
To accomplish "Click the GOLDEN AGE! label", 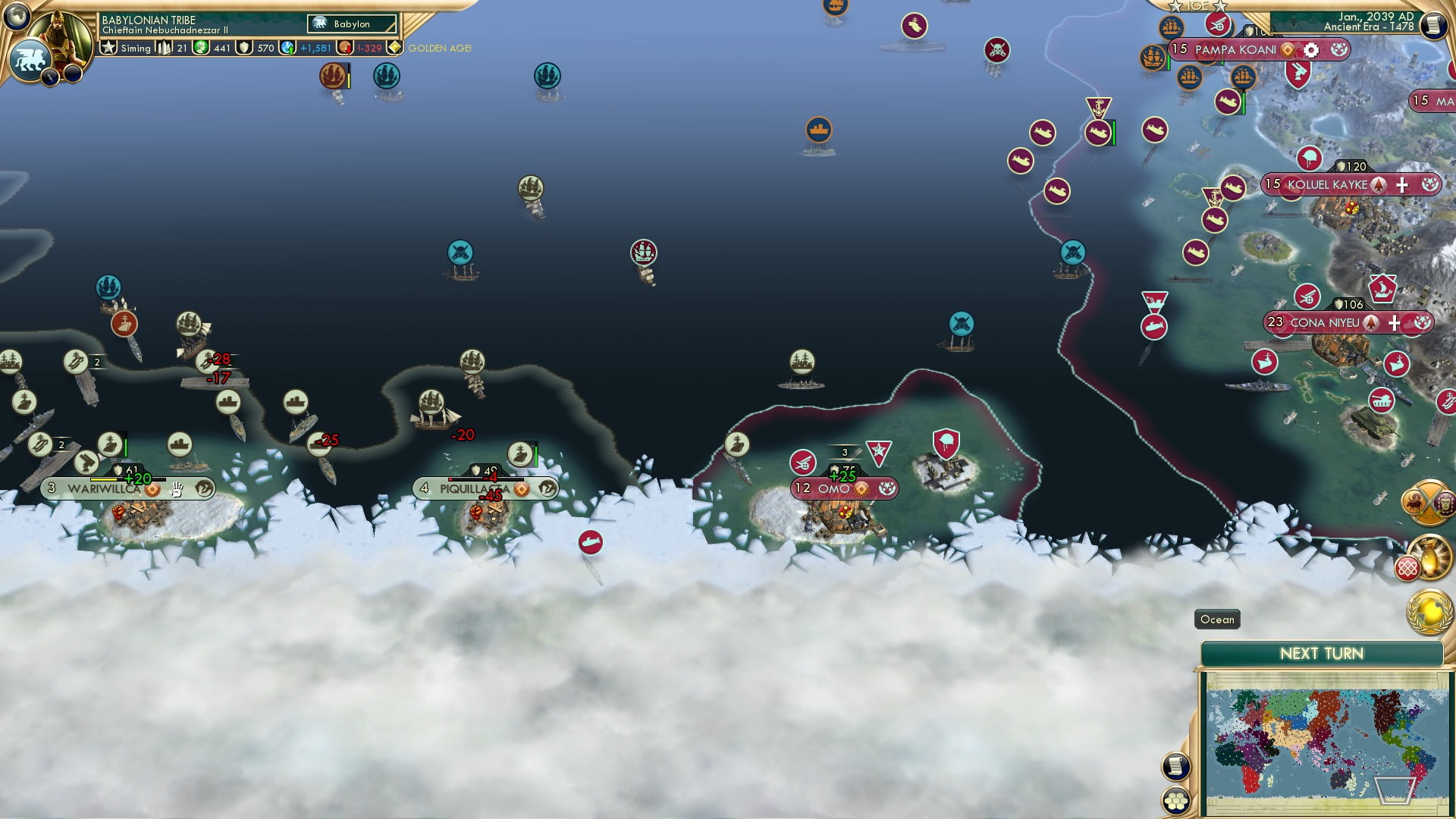I will pyautogui.click(x=440, y=48).
